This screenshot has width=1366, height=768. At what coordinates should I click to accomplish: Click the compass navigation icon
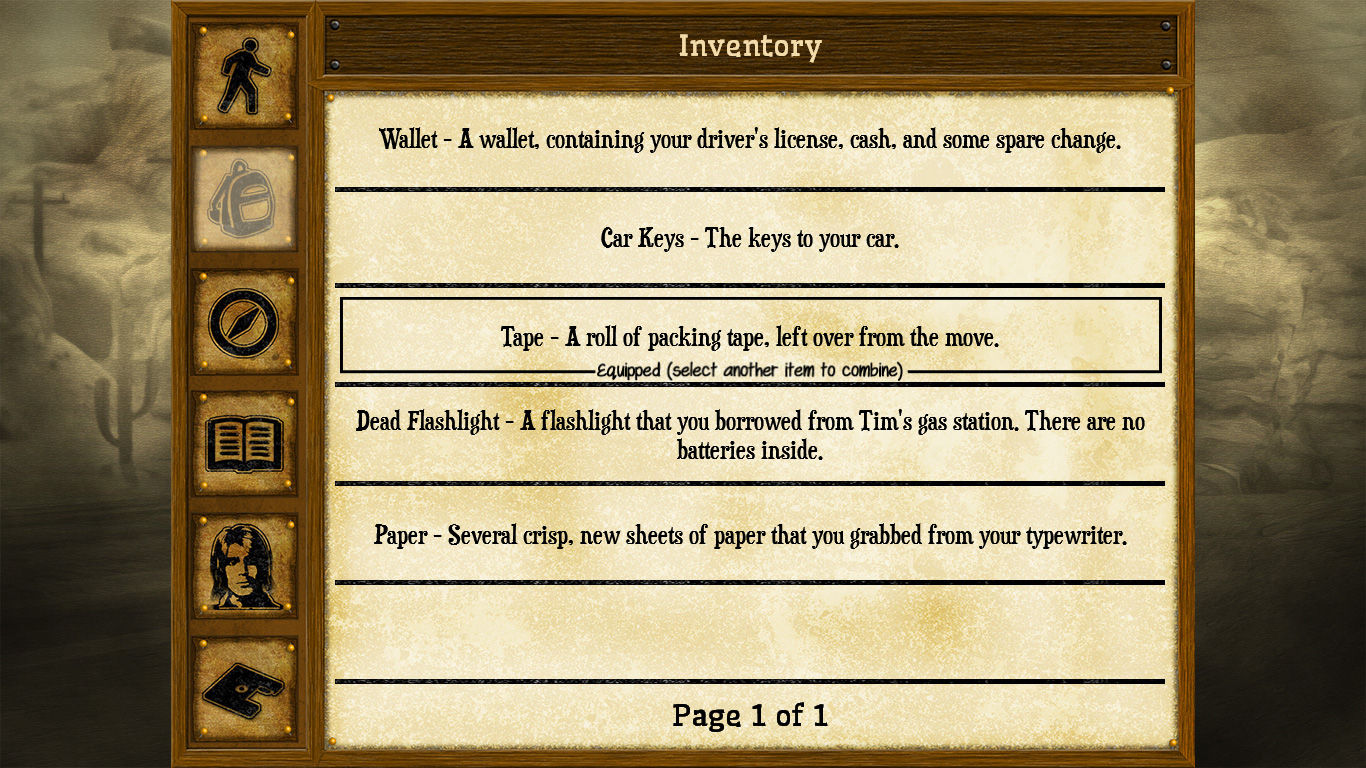pyautogui.click(x=243, y=320)
